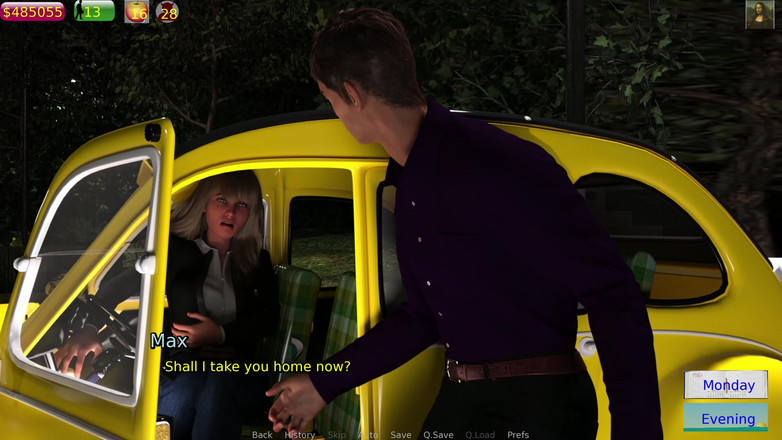
Task: Click the Evening time button
Action: click(x=727, y=419)
